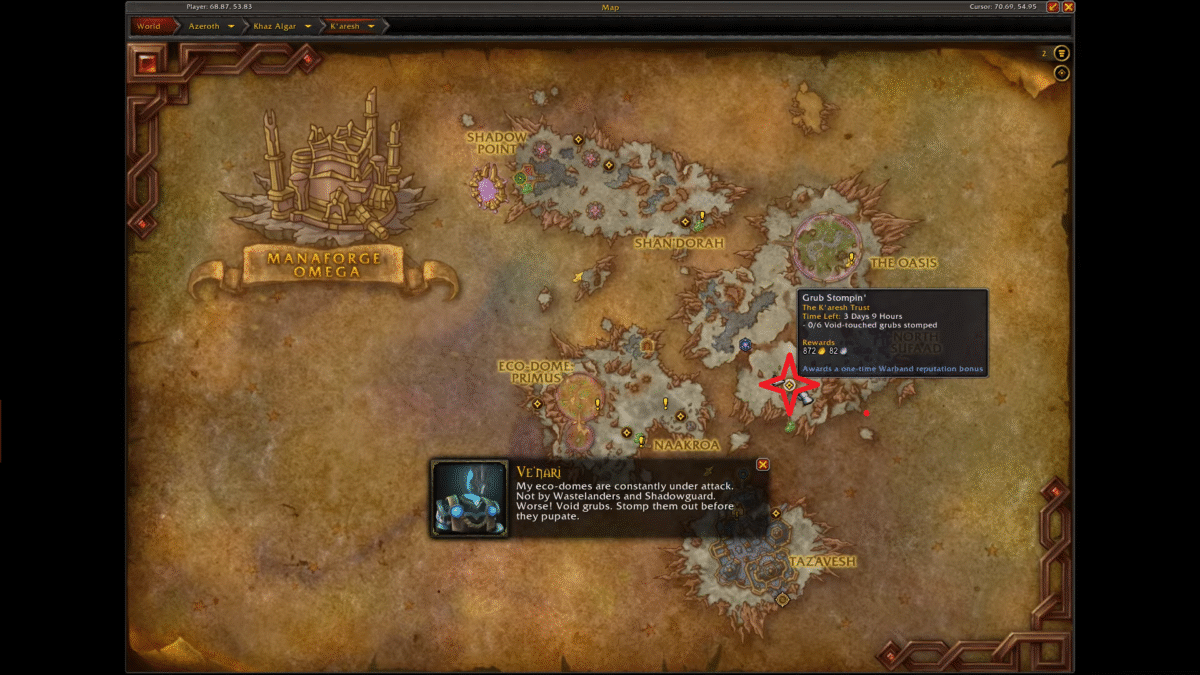1200x675 pixels.
Task: Click the blue portal icon below The Oasis
Action: tap(745, 345)
